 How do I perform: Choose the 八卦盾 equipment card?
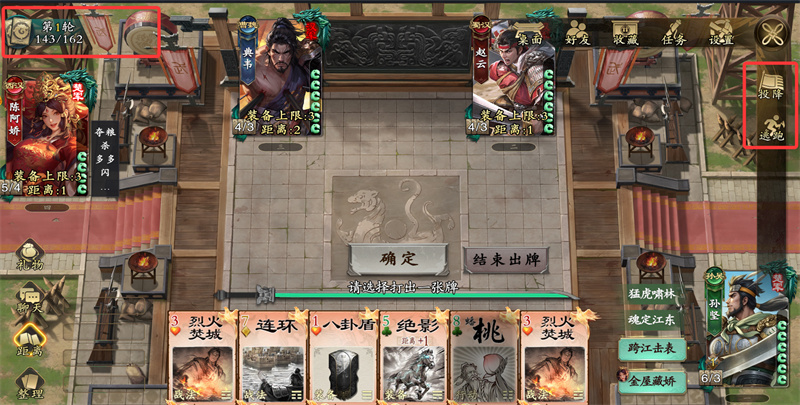[x=343, y=355]
